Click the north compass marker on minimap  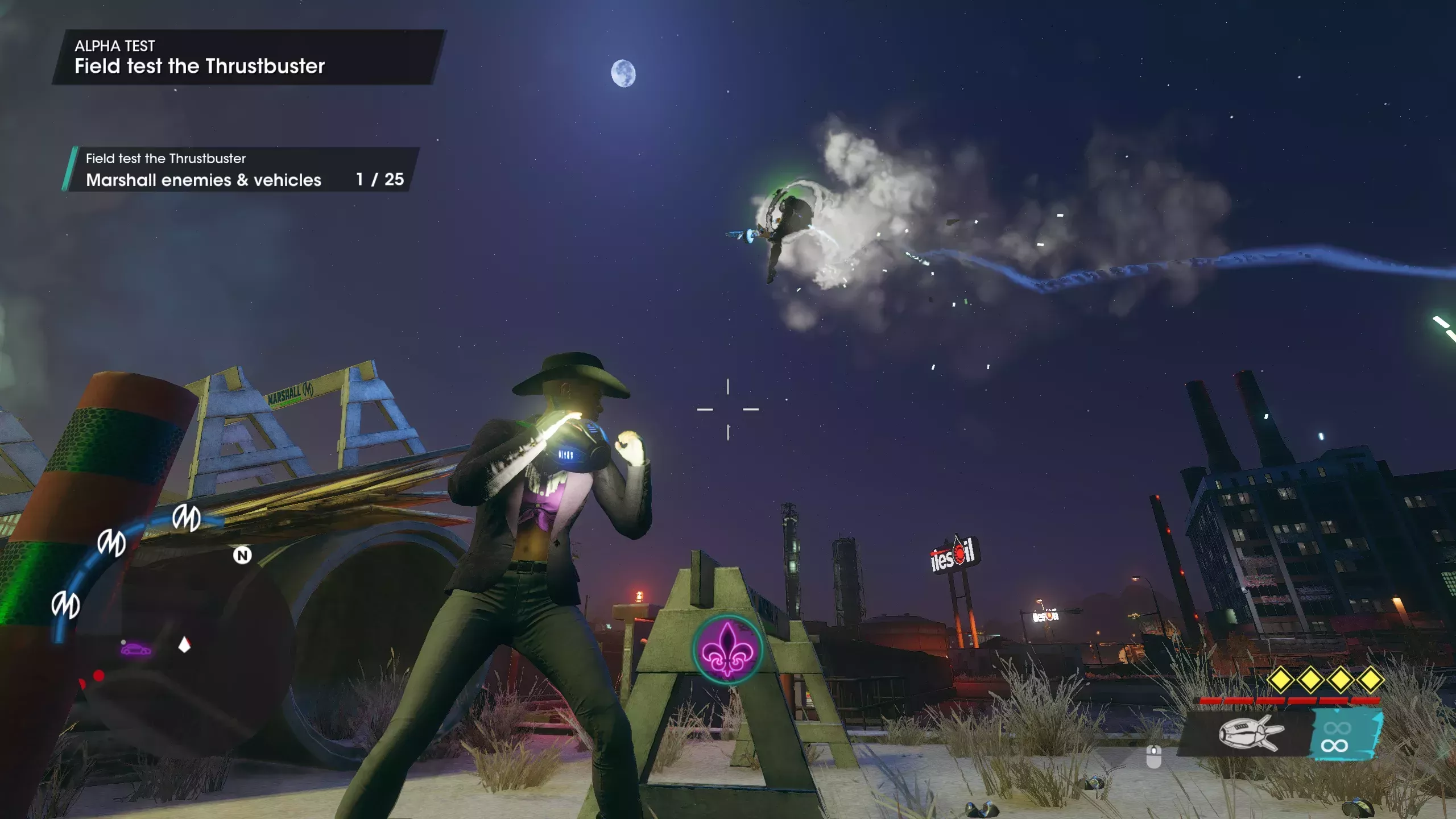point(242,555)
